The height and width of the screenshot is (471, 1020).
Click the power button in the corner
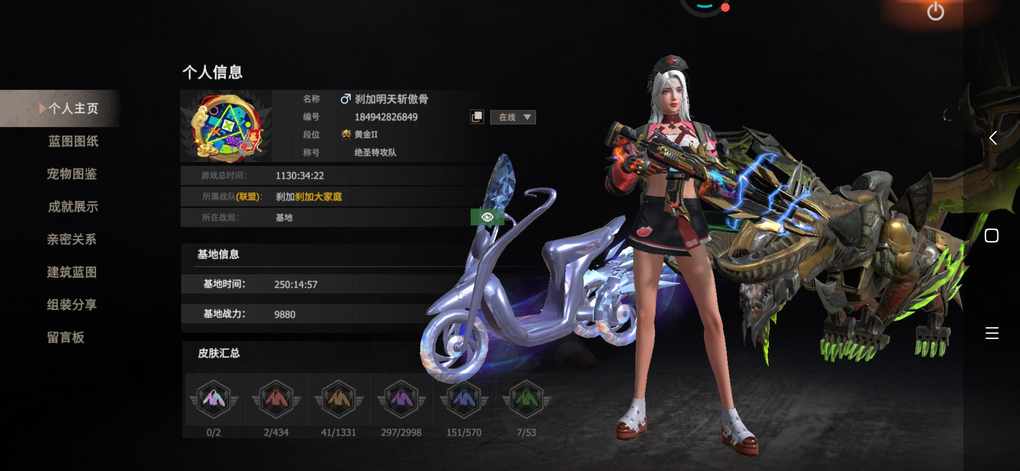[x=935, y=12]
